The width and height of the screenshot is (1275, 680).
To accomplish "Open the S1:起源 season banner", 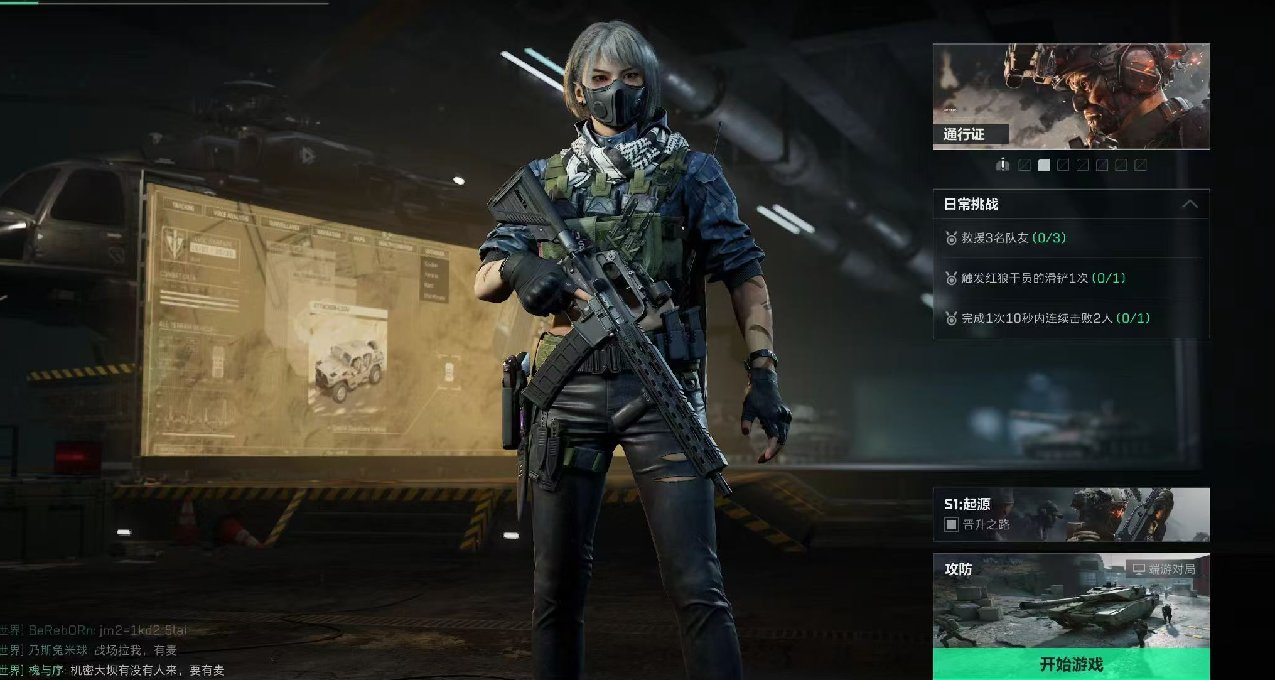I will point(1071,514).
